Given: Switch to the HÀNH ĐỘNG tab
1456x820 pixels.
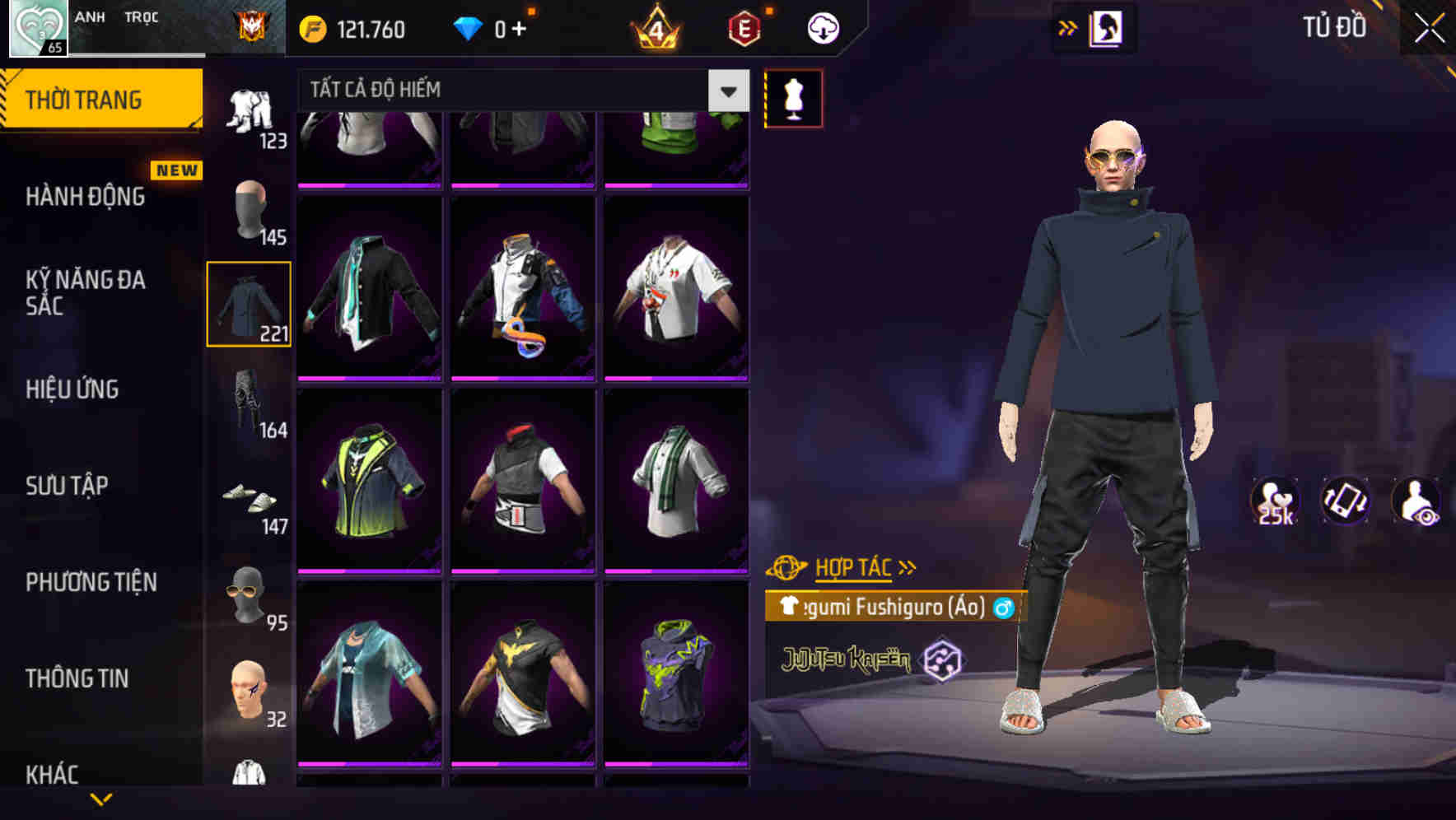Looking at the screenshot, I should point(82,198).
